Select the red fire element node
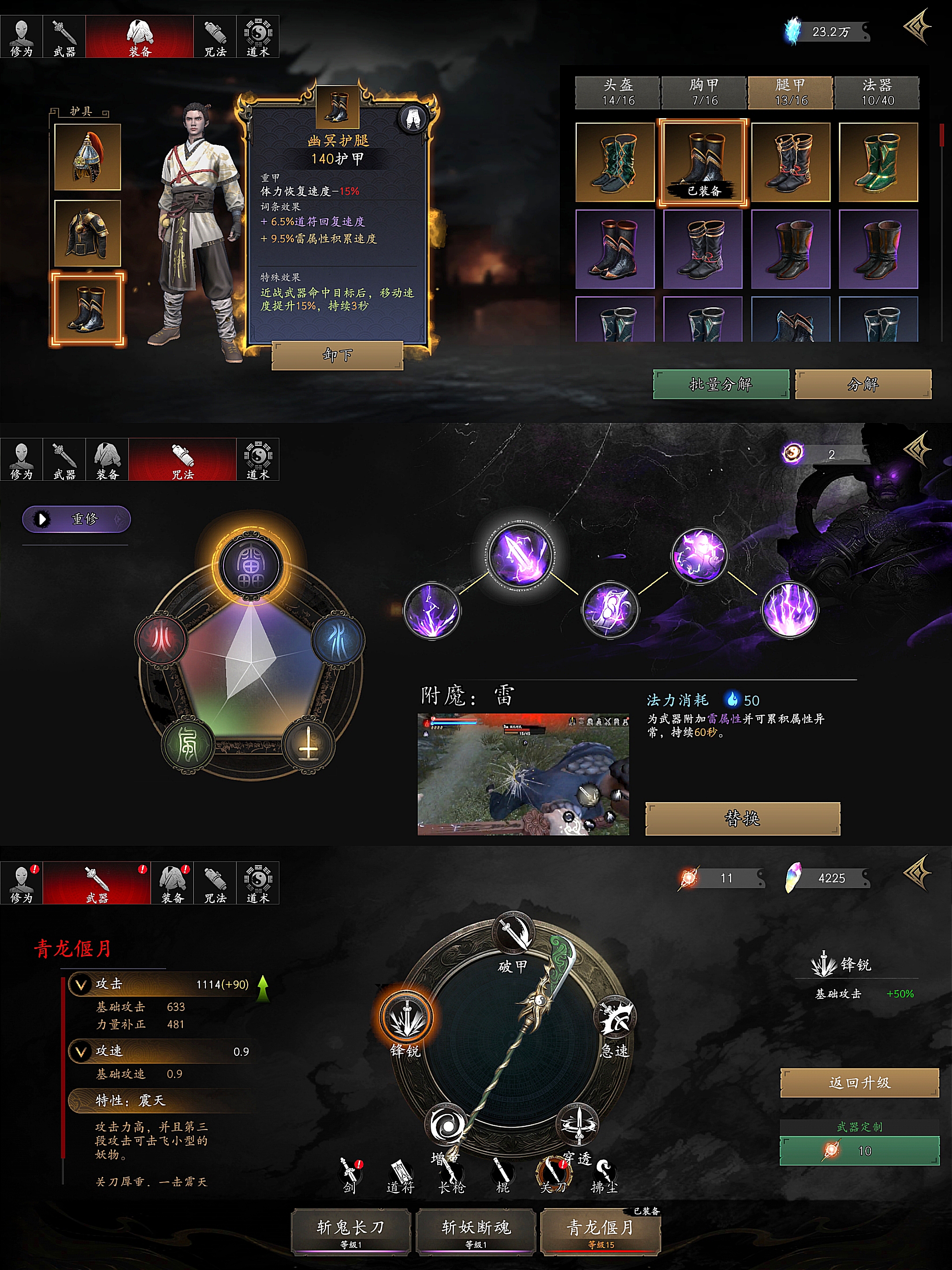Image resolution: width=952 pixels, height=1270 pixels. click(162, 639)
